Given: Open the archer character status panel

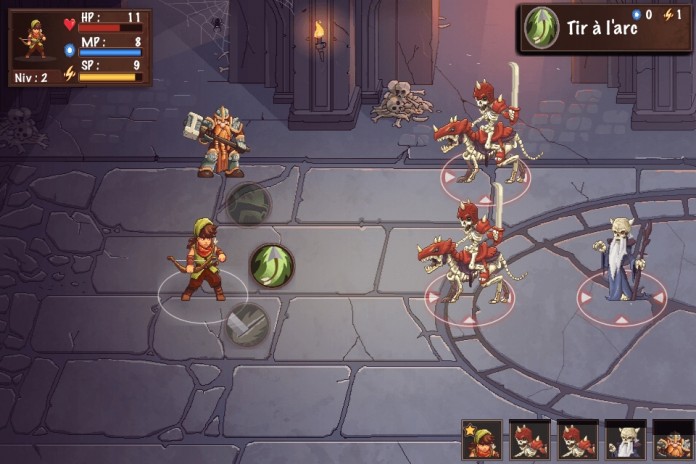Looking at the screenshot, I should click(x=80, y=47).
